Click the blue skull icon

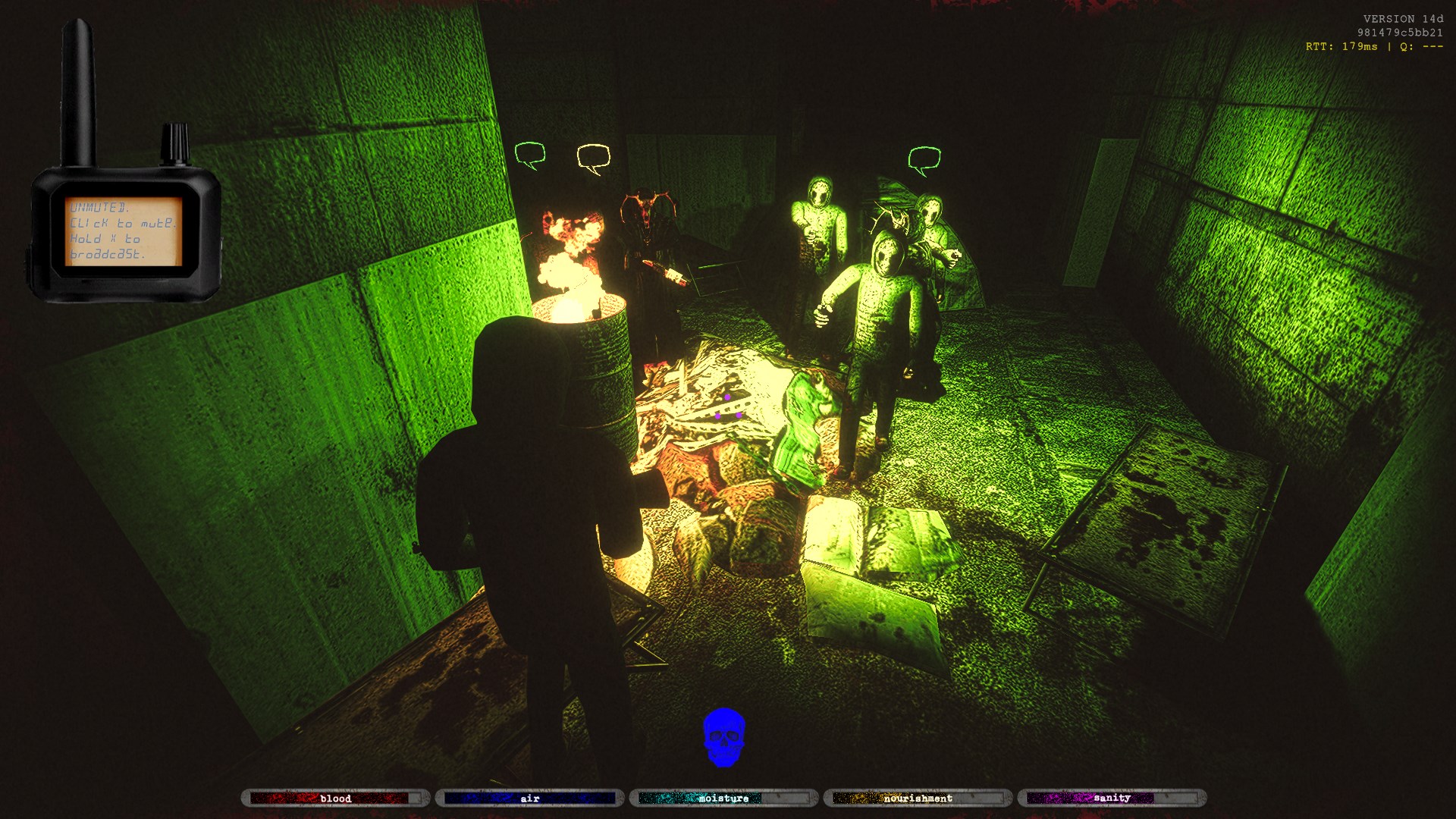[724, 736]
